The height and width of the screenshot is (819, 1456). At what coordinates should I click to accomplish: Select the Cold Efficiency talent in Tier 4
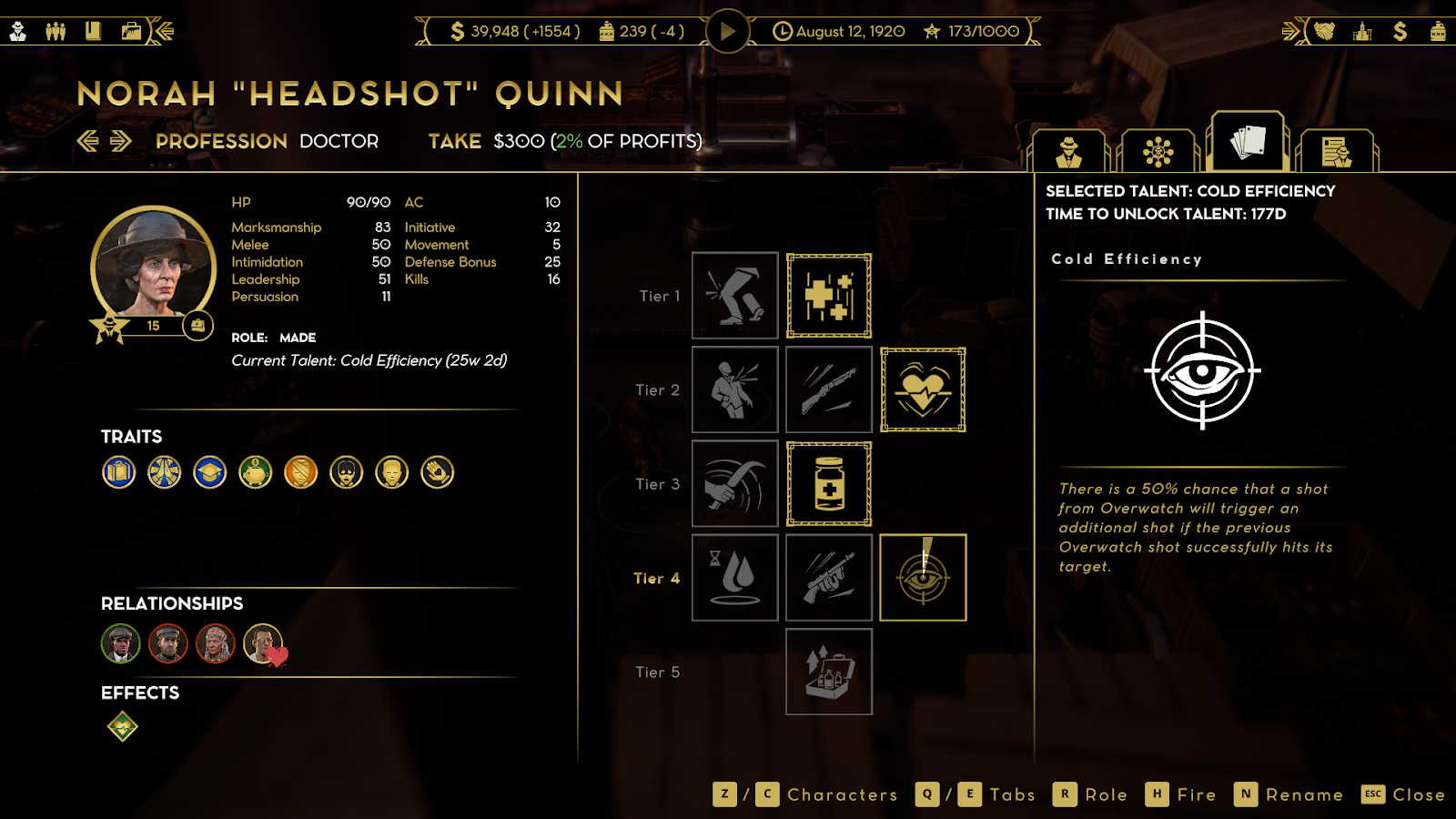tap(923, 578)
